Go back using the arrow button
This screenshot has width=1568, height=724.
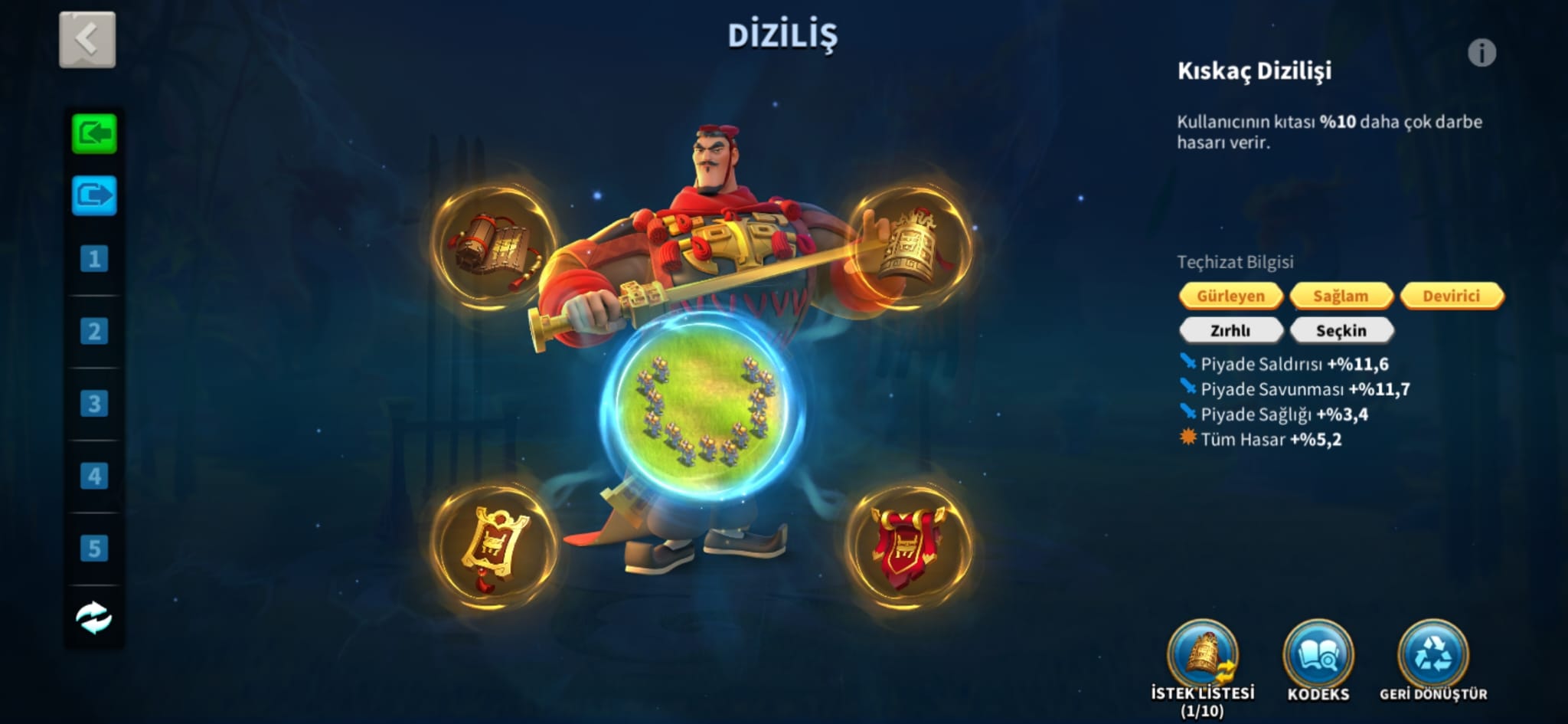[x=87, y=39]
